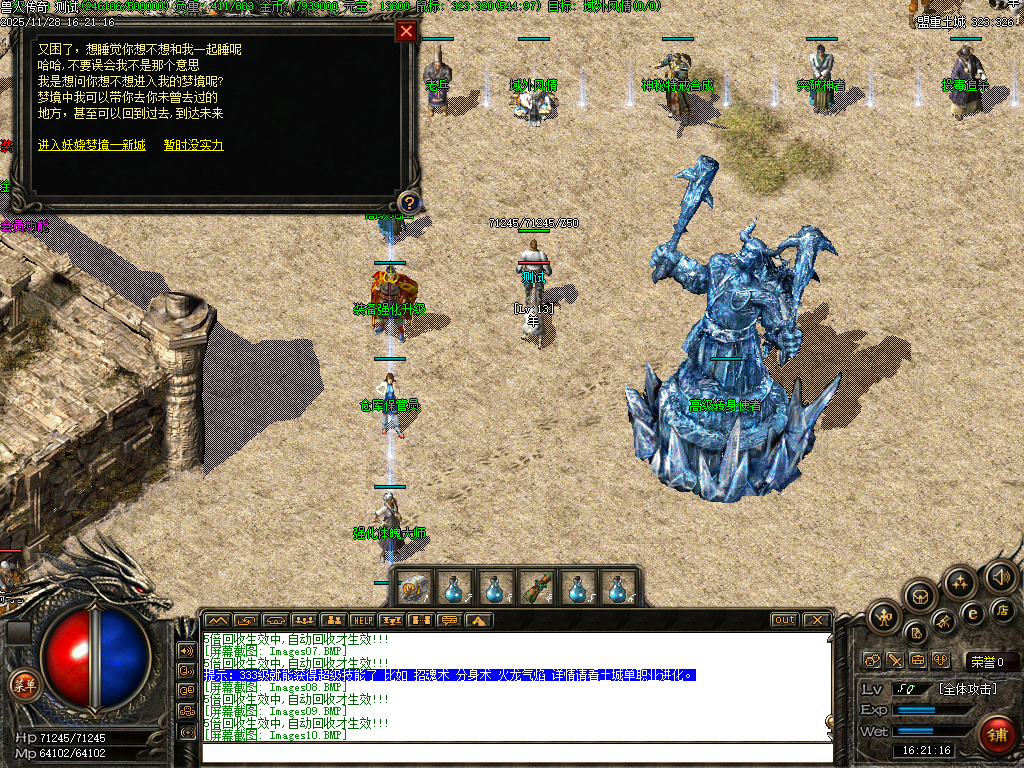The image size is (1024, 768).
Task: Open the skills panel with three sparkles
Action: 960,581
